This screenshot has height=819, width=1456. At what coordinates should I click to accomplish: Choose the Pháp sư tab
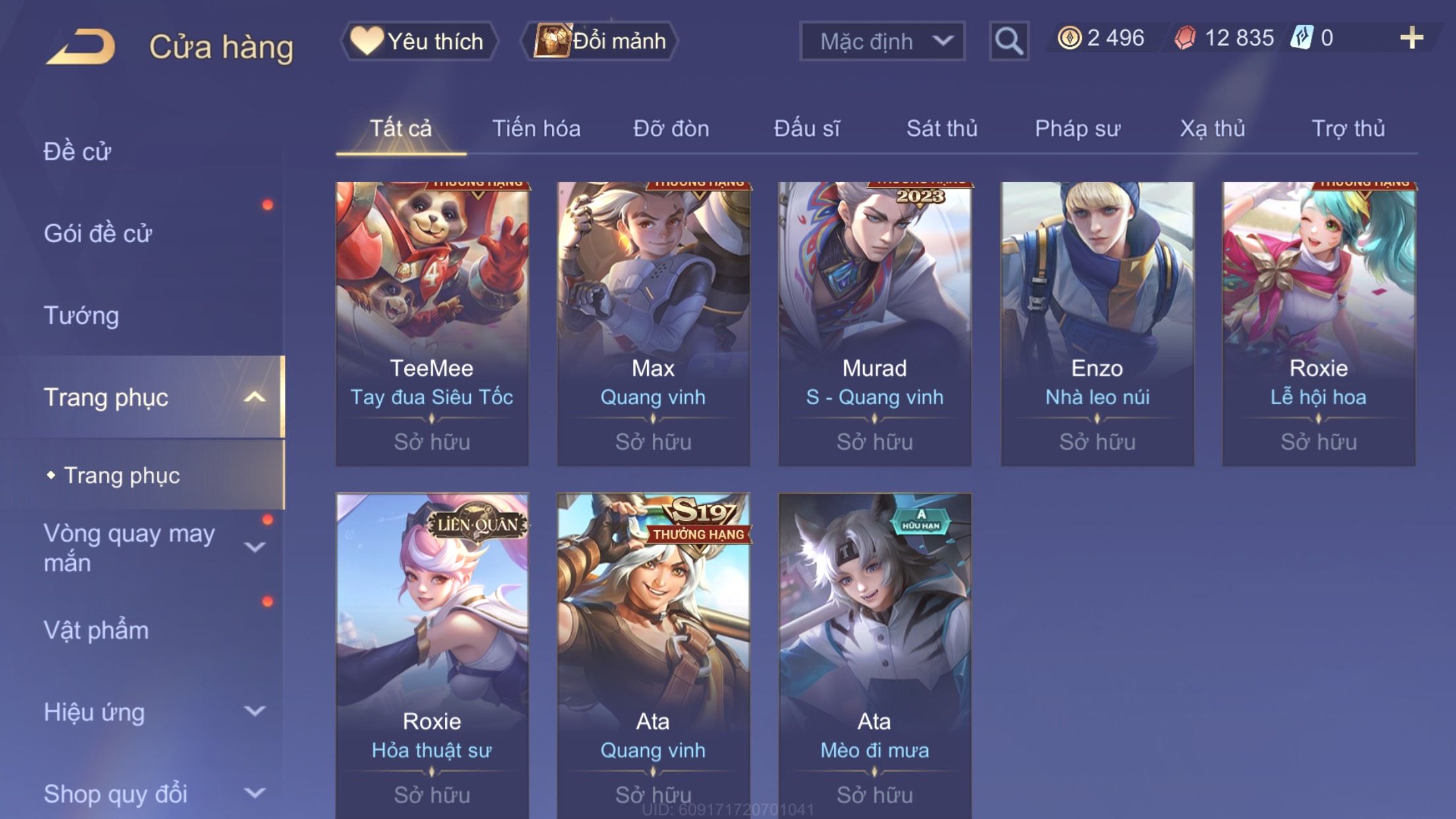1077,129
